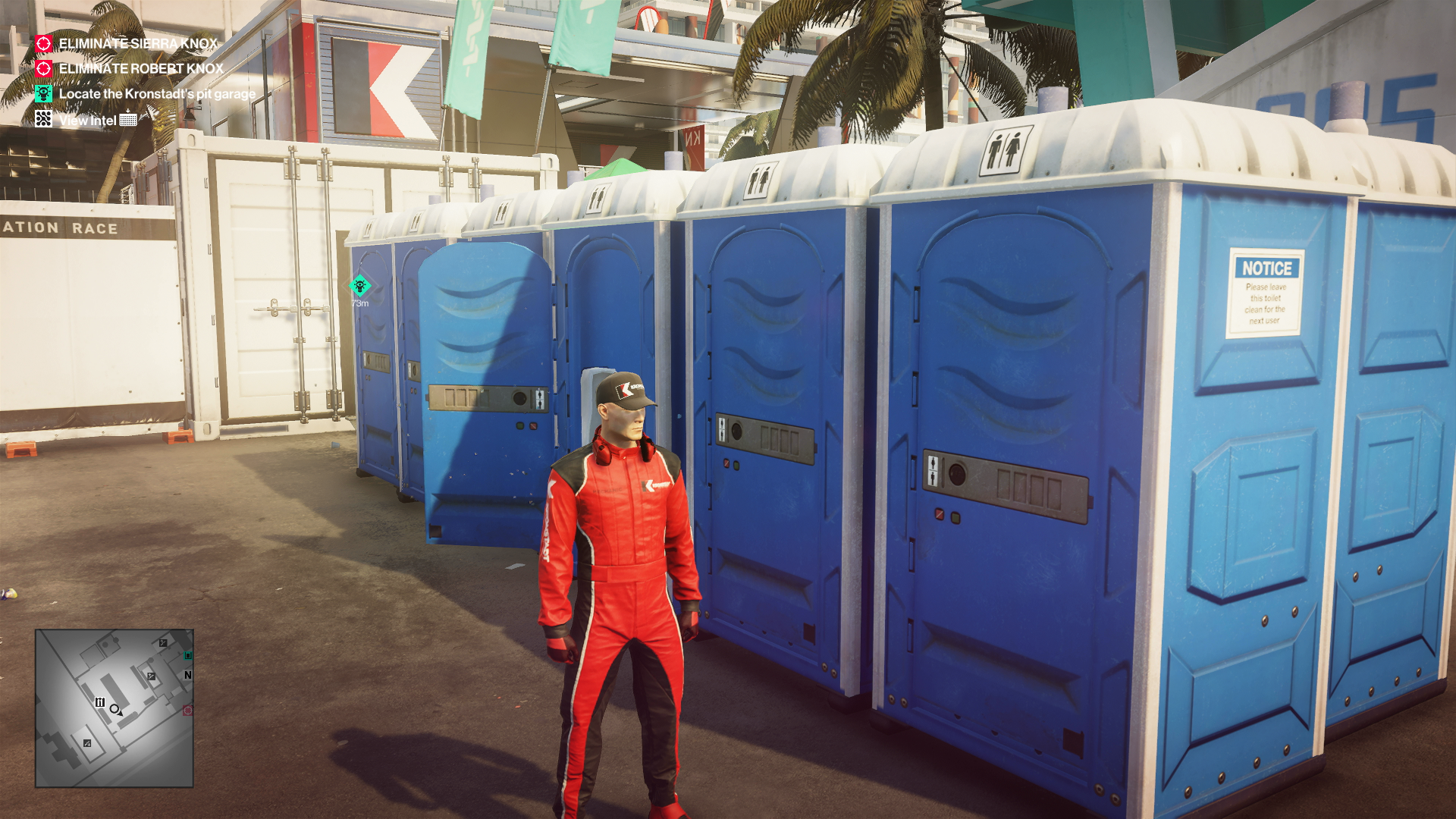Click the keyboard key icon next to View Intel
This screenshot has height=819, width=1456.
click(x=128, y=120)
